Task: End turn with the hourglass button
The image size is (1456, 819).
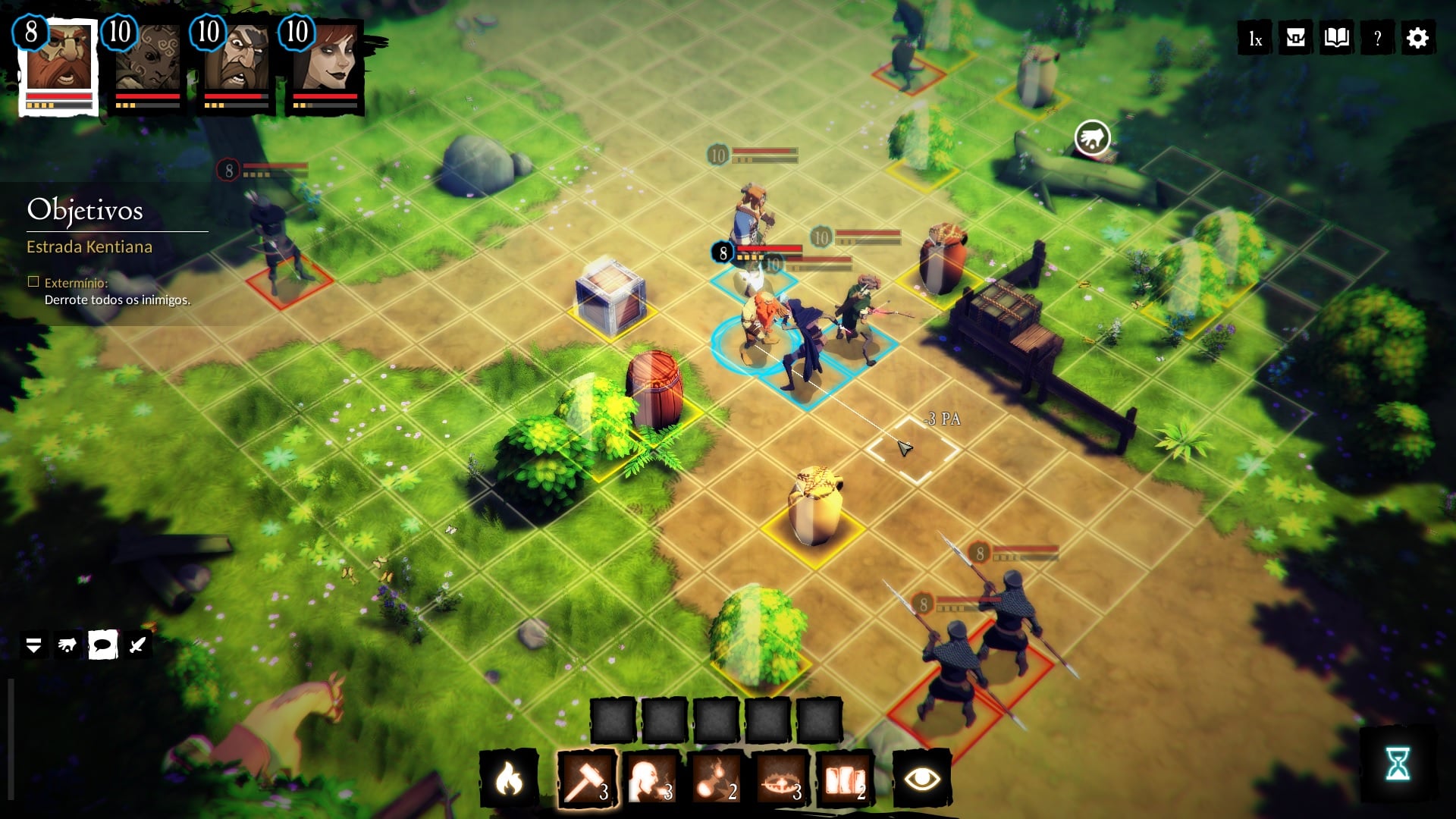Action: pos(1398,764)
